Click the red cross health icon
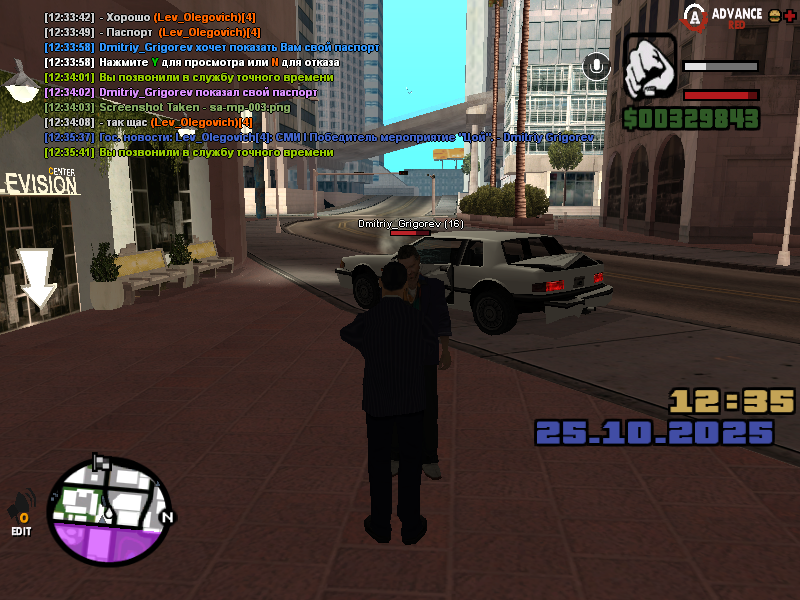Screen dimensions: 800x600 coord(789,16)
